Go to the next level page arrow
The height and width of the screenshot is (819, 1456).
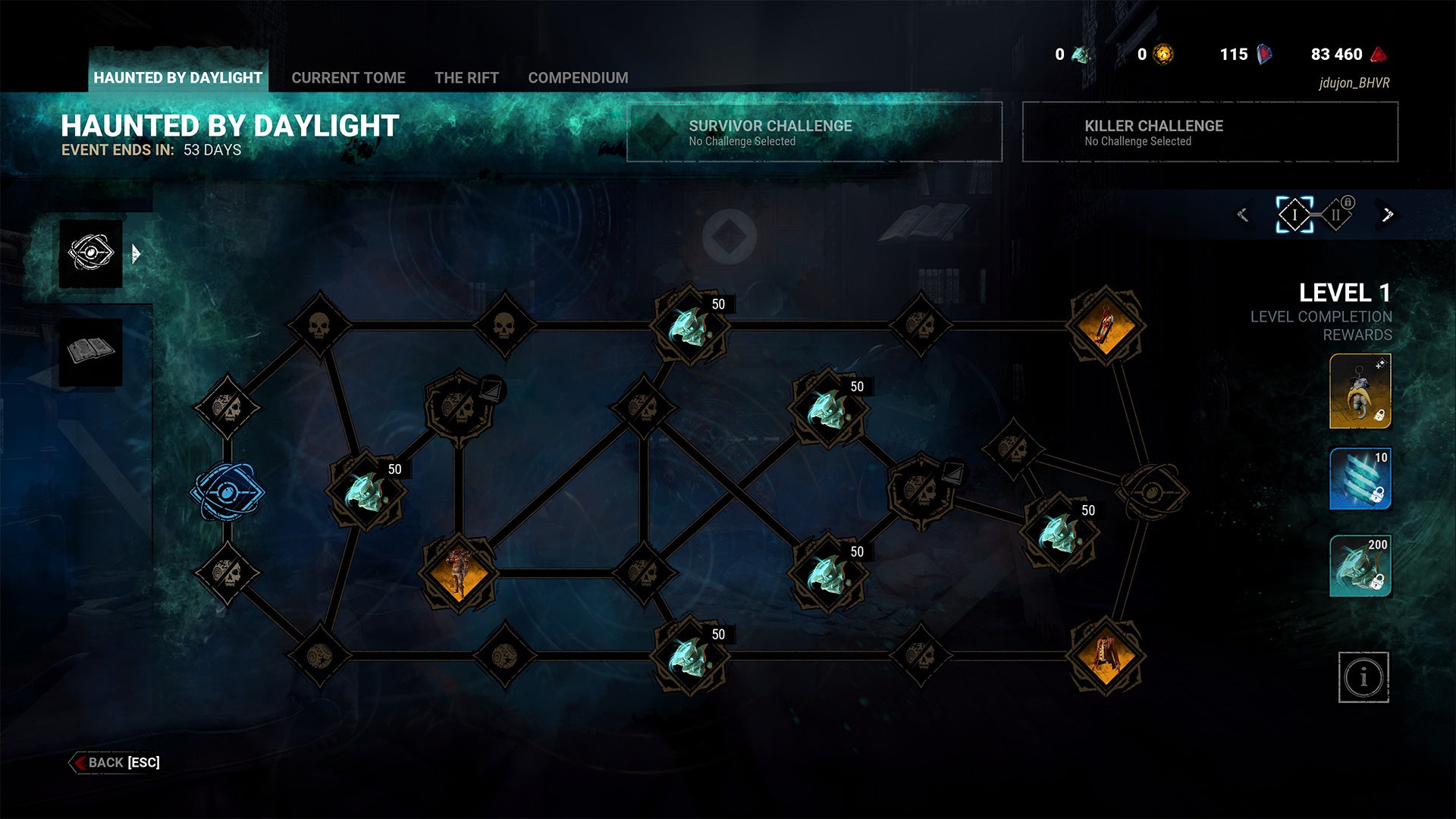pos(1387,215)
